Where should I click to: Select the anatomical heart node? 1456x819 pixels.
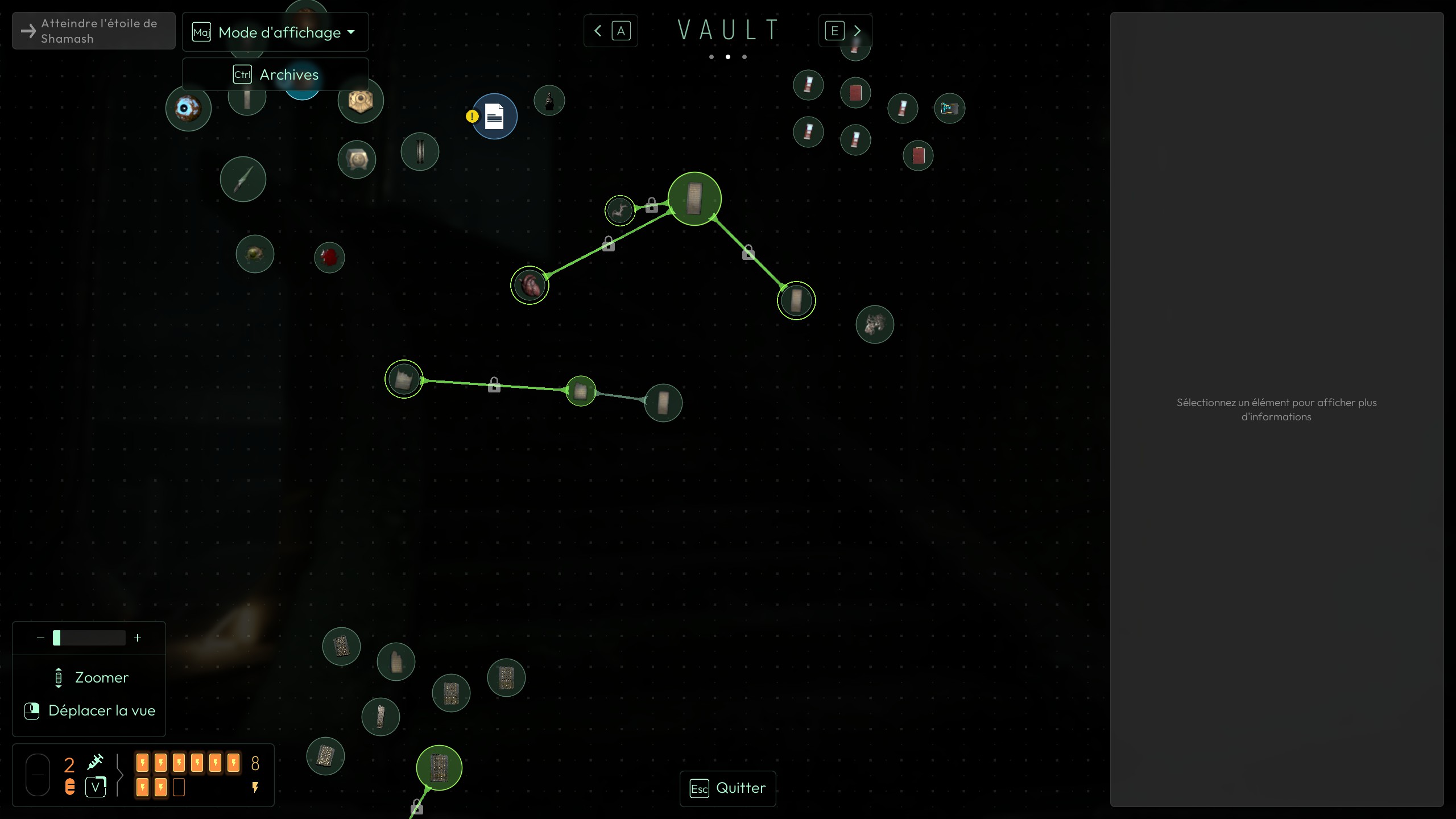(530, 285)
